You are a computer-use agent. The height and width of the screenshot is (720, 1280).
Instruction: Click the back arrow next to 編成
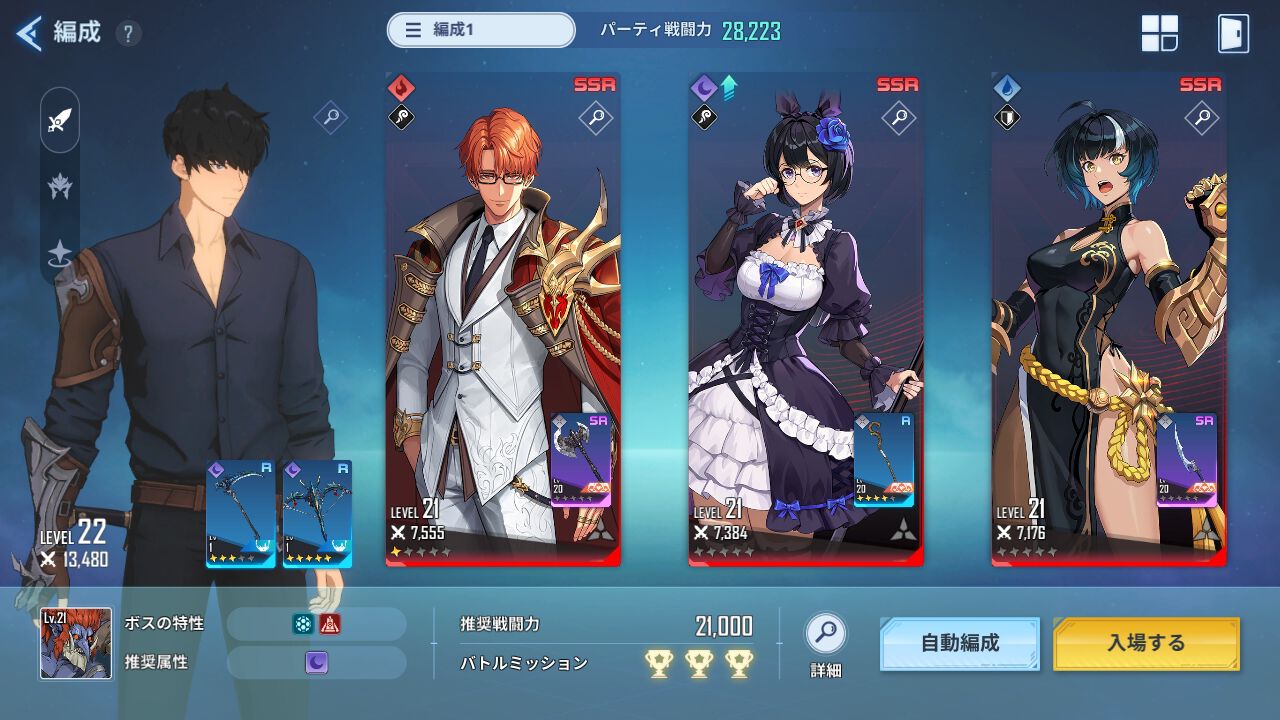click(28, 31)
